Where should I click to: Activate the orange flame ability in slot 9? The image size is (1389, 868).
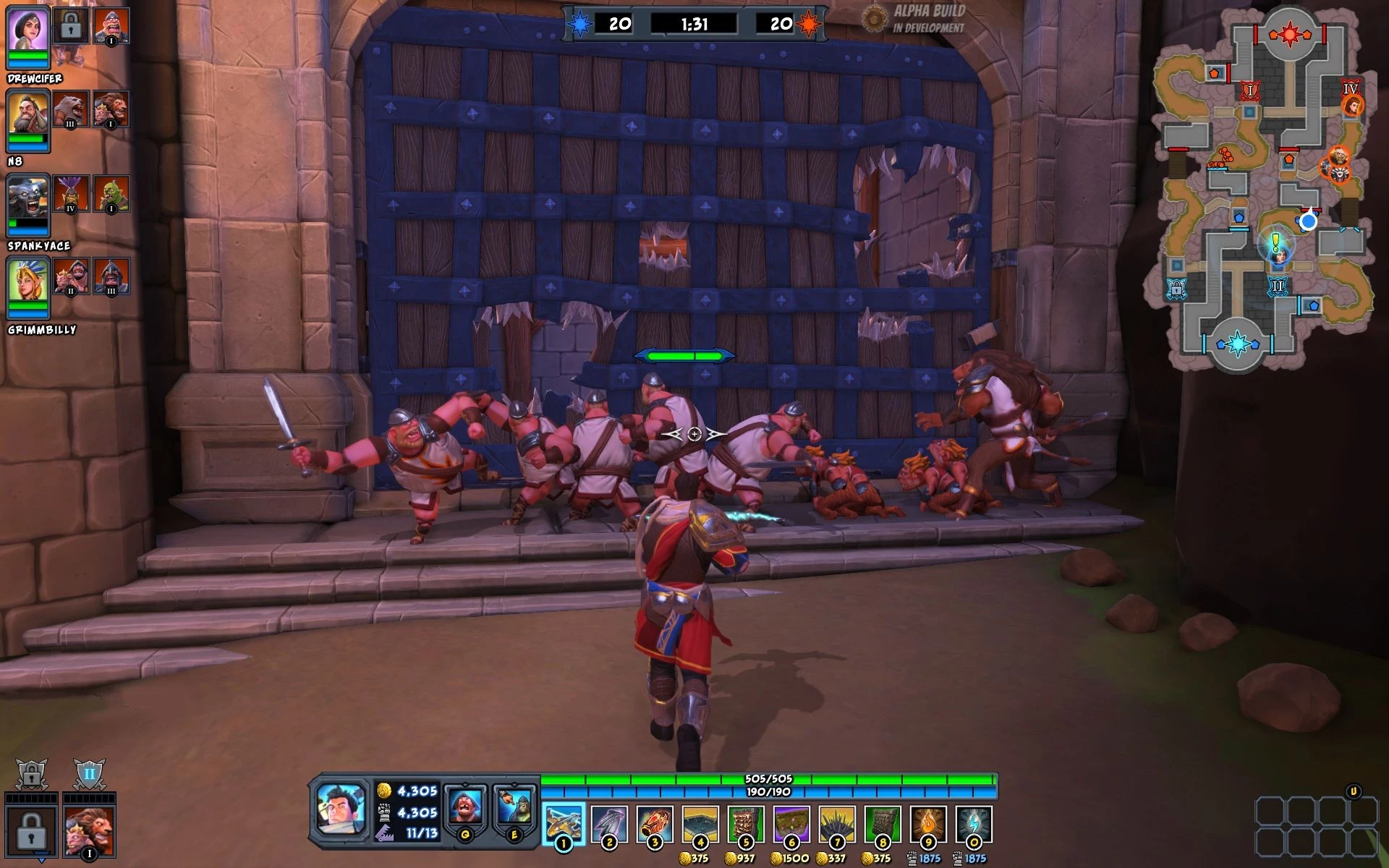pos(928,824)
